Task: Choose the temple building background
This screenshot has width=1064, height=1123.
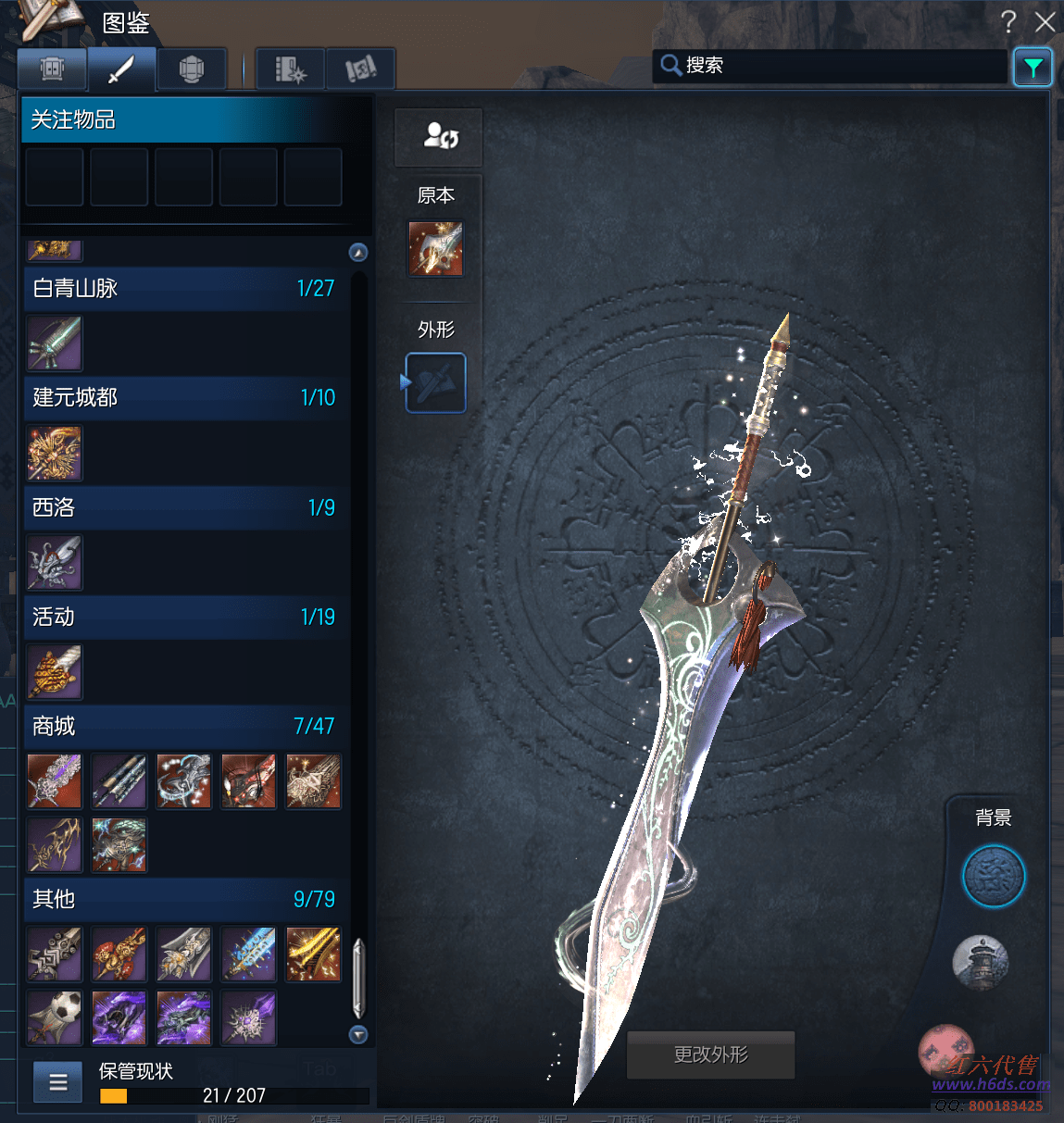Action: tap(981, 962)
